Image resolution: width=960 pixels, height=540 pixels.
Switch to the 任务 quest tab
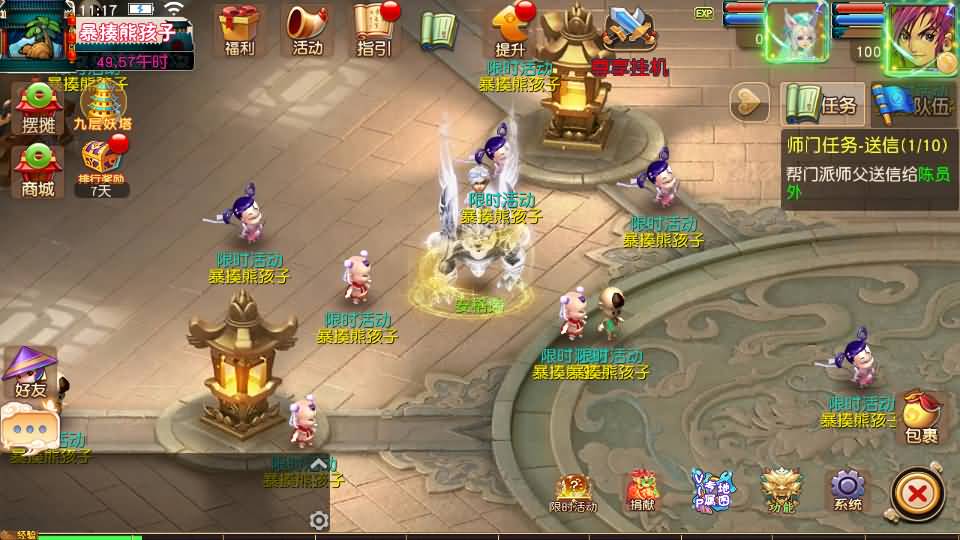(822, 103)
